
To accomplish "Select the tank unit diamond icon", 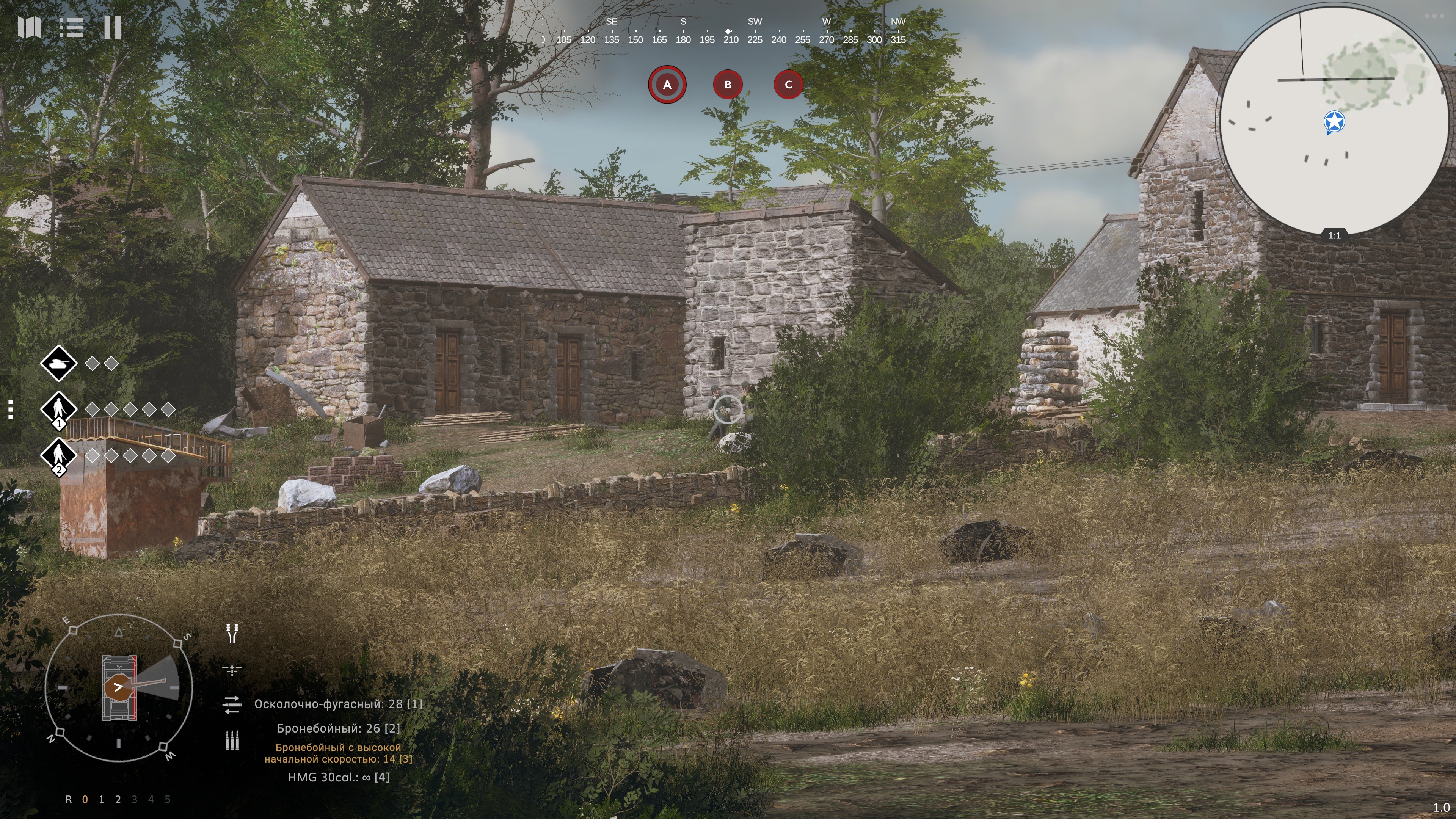I will pos(58,364).
